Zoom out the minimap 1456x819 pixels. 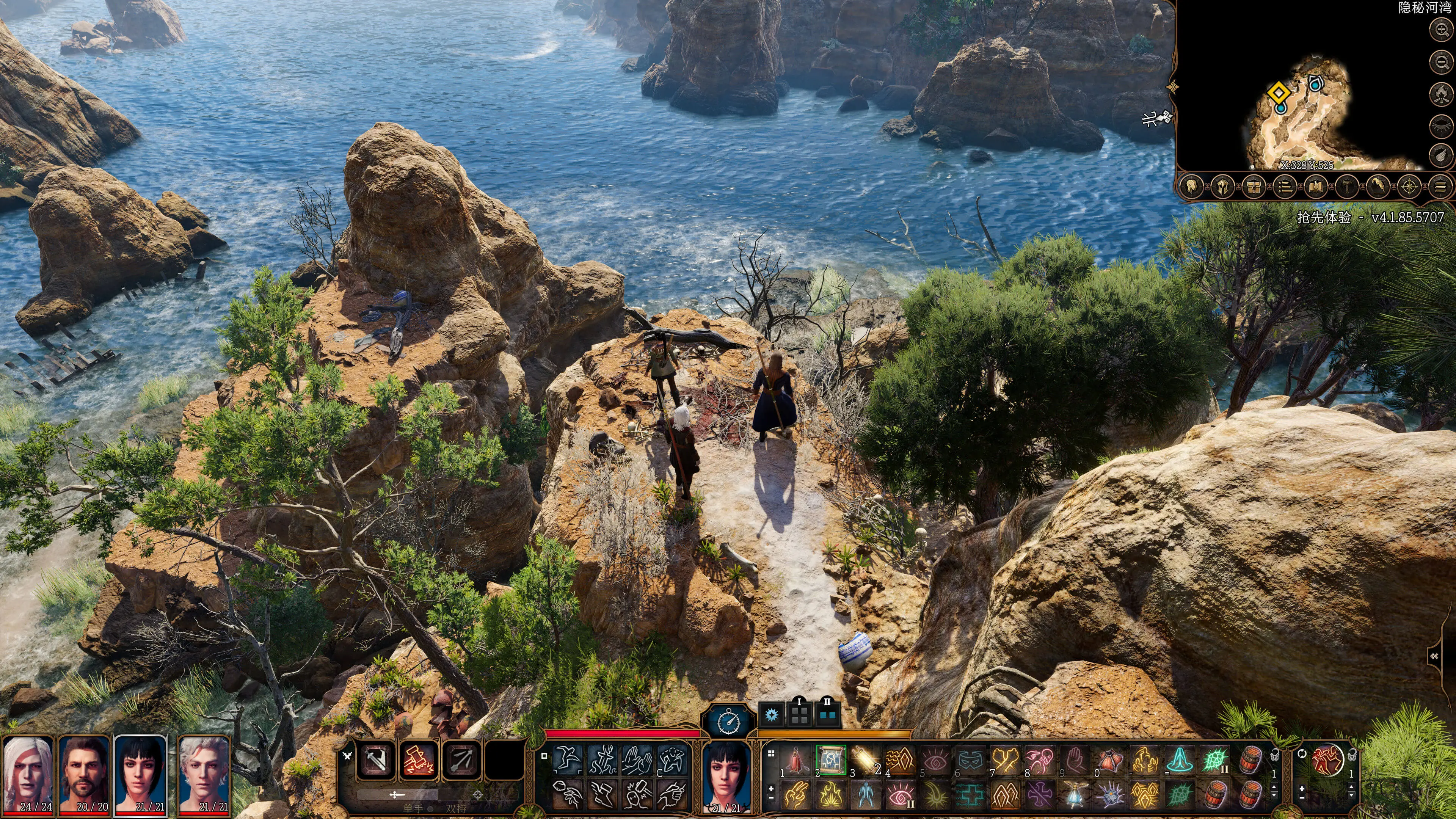1441,61
